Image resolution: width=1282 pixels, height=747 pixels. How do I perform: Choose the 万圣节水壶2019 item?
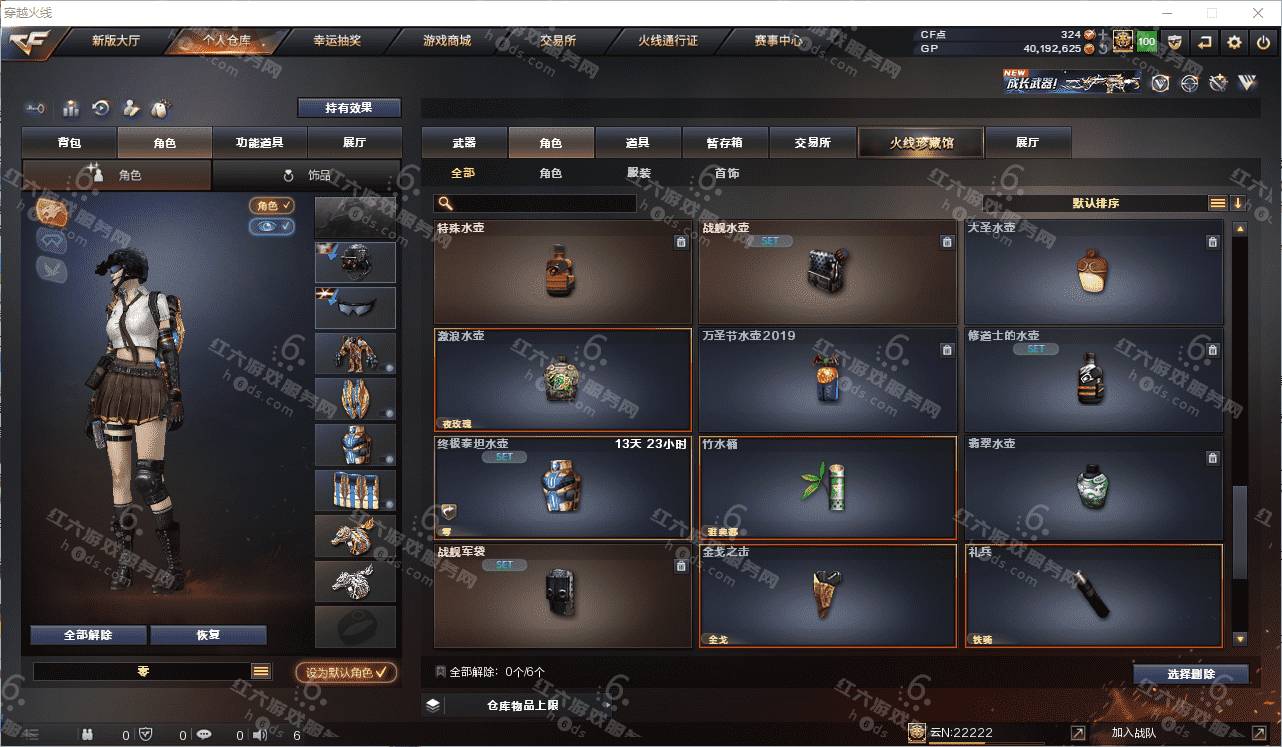click(x=827, y=380)
